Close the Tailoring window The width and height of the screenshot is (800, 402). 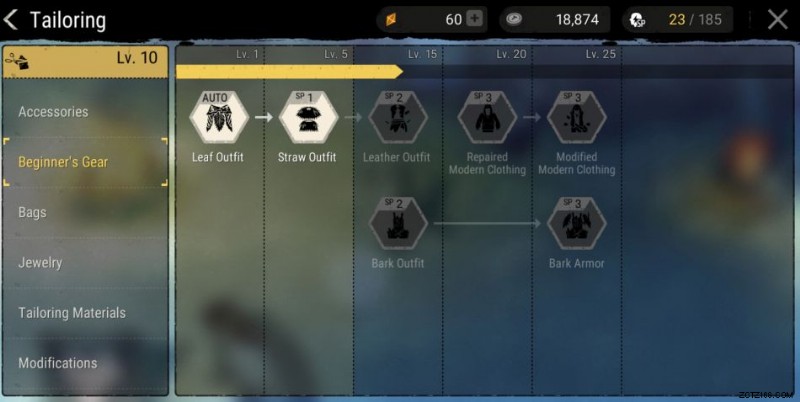pos(777,20)
